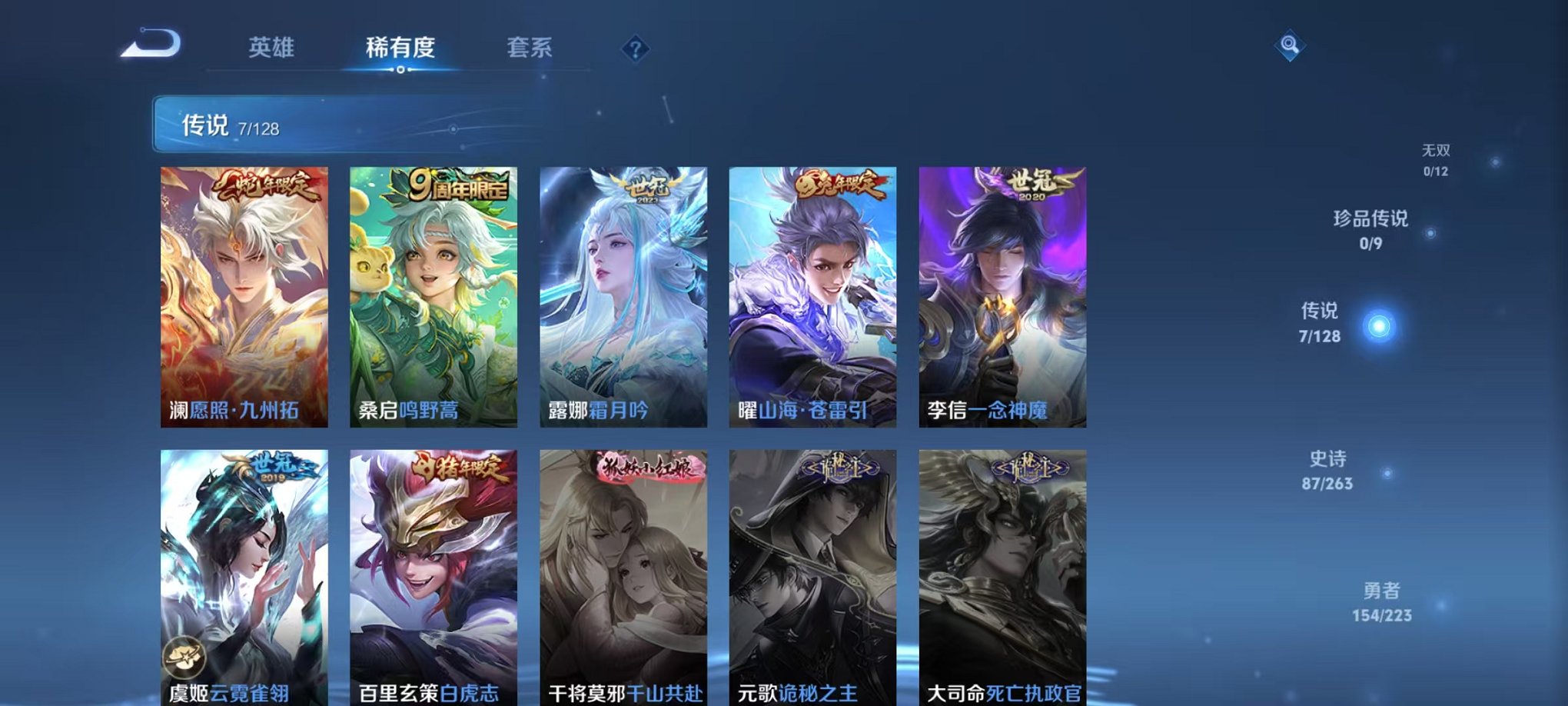Switch to the 英雄 tab
This screenshot has width=1568, height=706.
click(271, 46)
